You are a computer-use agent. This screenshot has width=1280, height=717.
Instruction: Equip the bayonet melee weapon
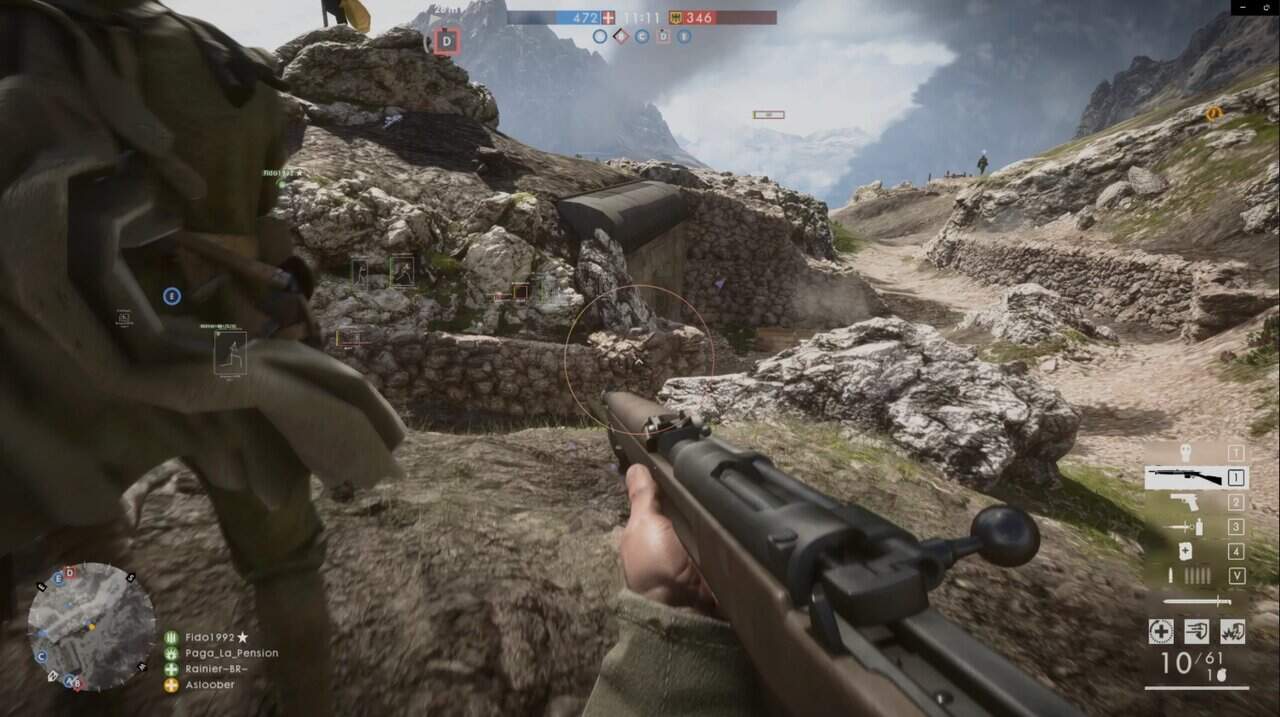pyautogui.click(x=1197, y=602)
